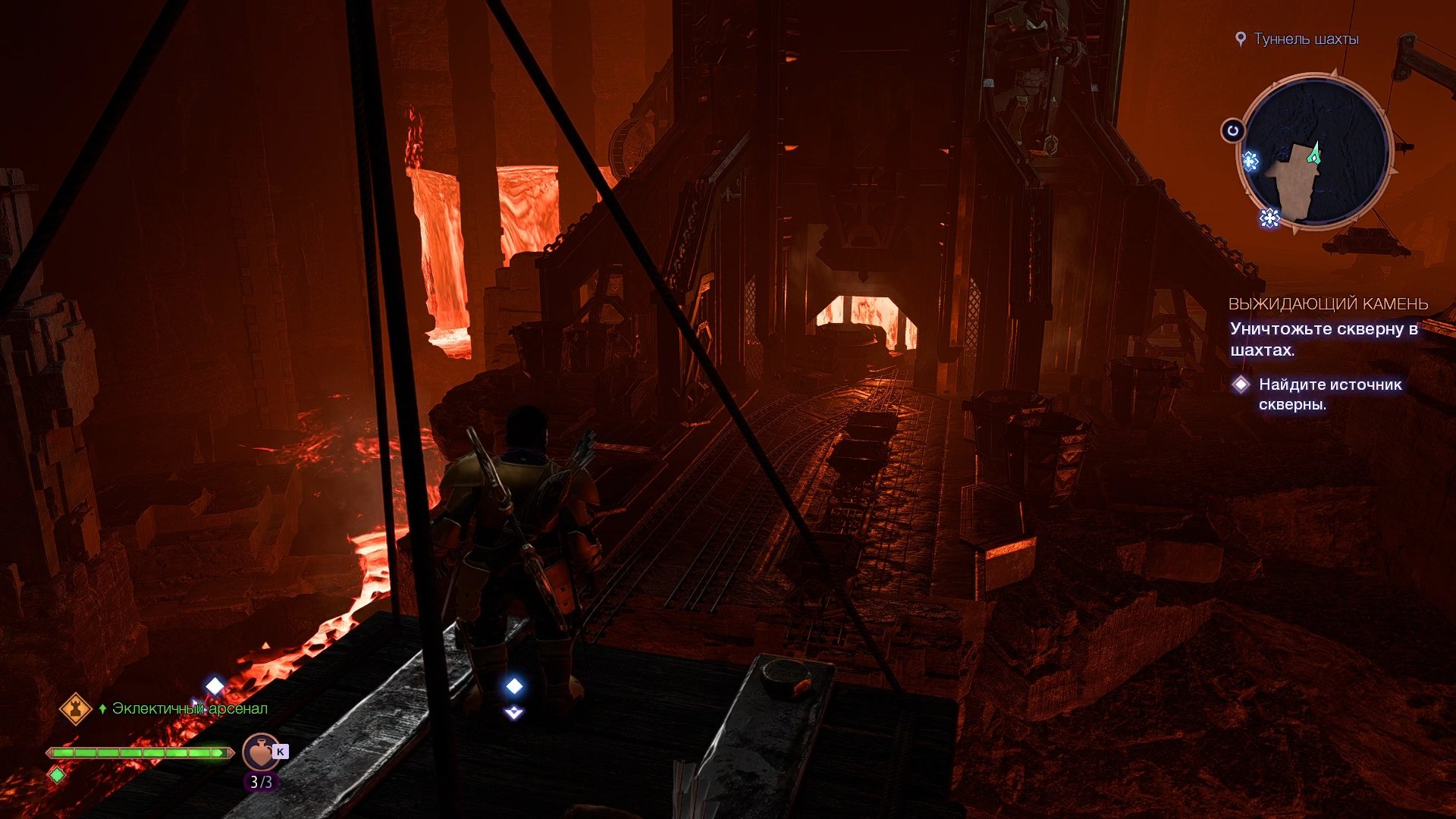Click the orange diamond class icon
The image size is (1456, 819).
point(76,709)
